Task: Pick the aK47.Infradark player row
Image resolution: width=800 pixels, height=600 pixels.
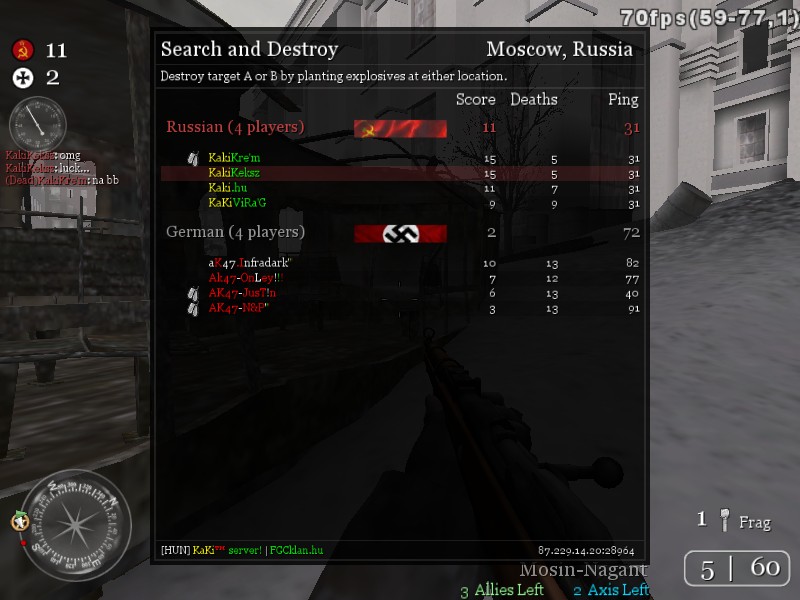Action: pos(248,263)
